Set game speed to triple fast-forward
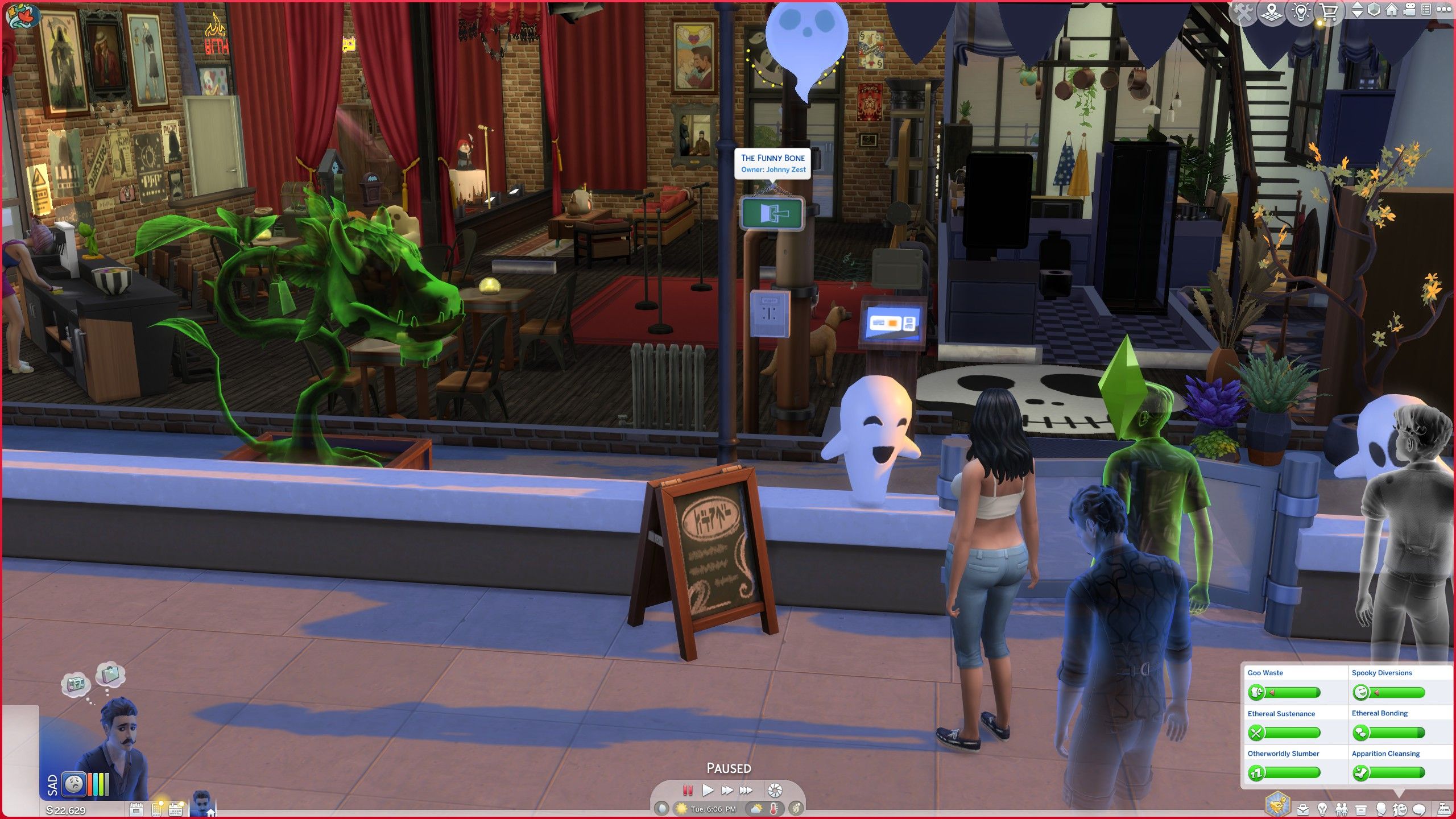Viewport: 1456px width, 819px height. pyautogui.click(x=746, y=790)
